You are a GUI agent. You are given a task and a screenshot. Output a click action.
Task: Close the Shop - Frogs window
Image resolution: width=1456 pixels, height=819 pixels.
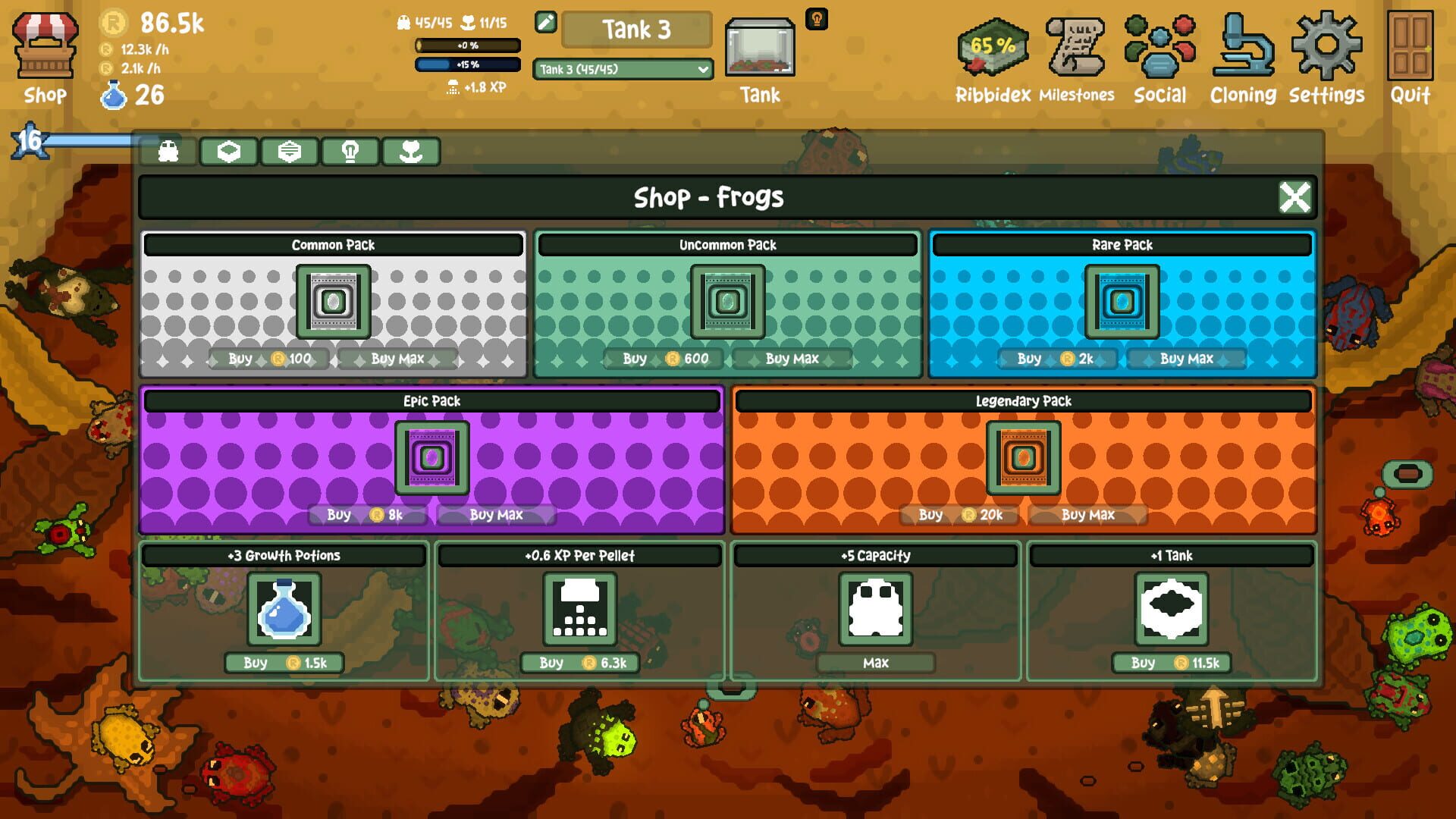[x=1294, y=197]
